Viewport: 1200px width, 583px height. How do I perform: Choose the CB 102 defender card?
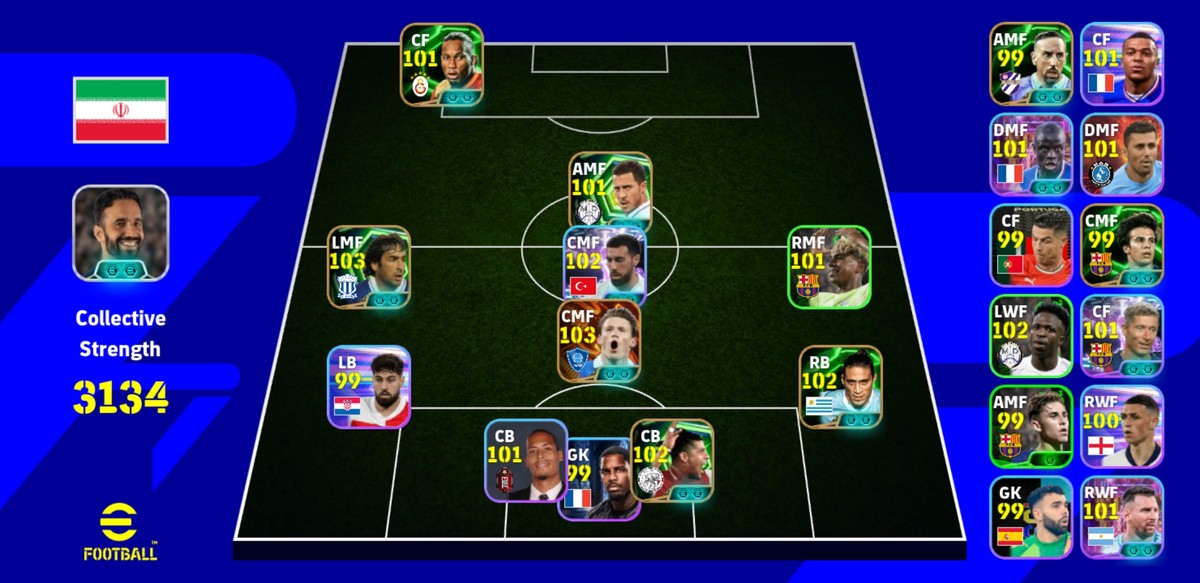pyautogui.click(x=672, y=460)
